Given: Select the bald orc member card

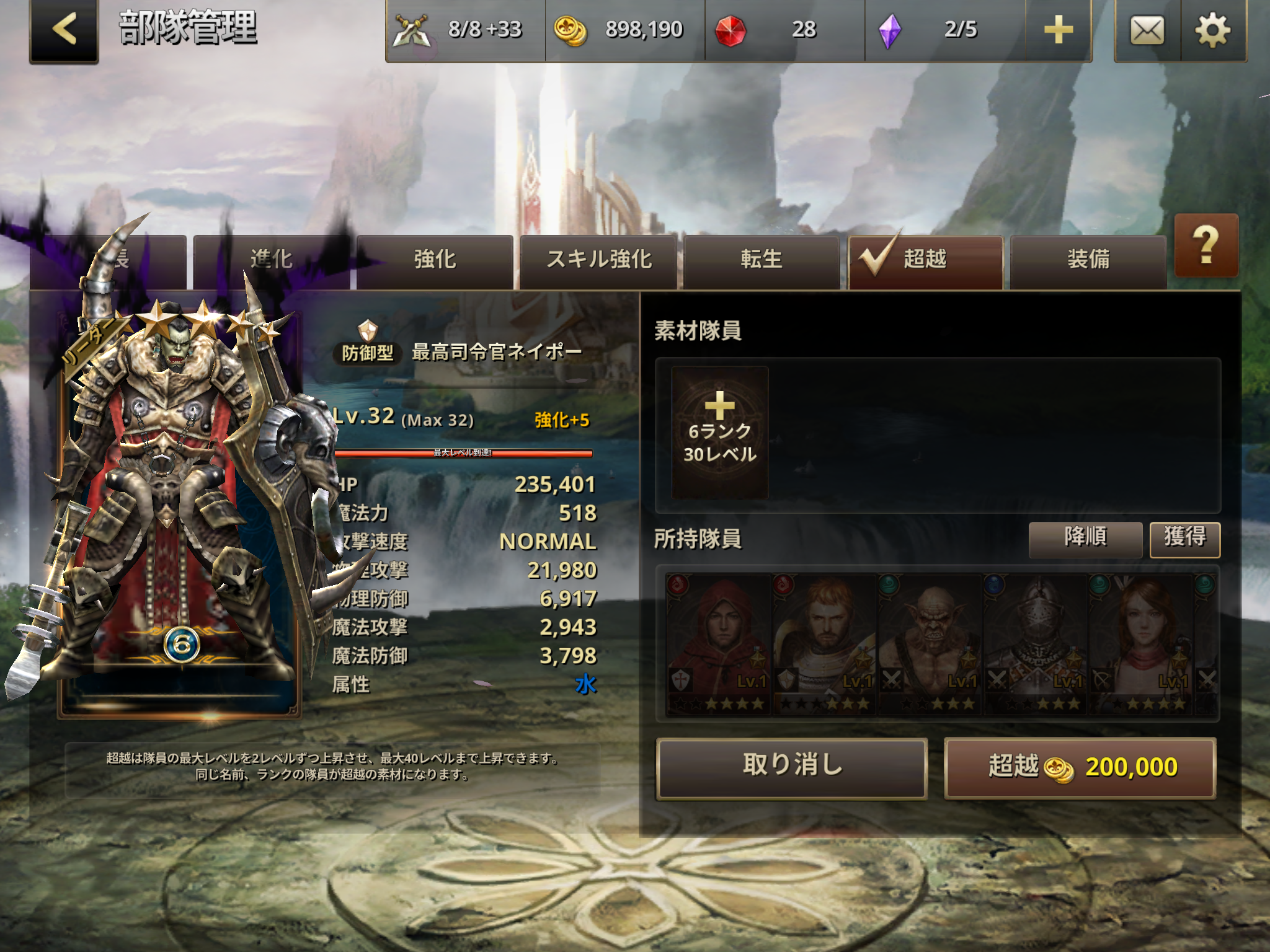Looking at the screenshot, I should [930, 643].
